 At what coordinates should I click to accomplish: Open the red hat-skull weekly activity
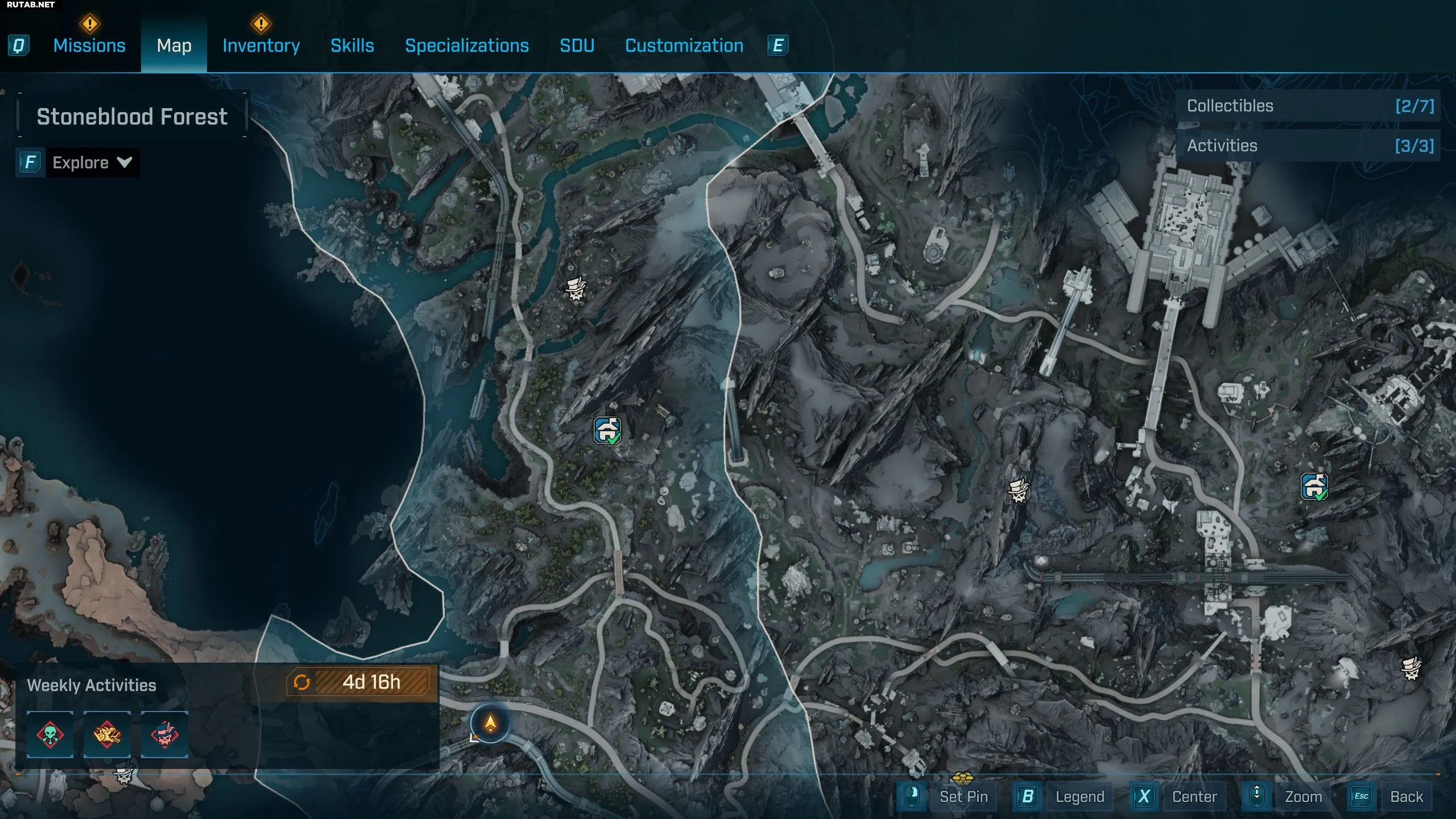(x=164, y=734)
